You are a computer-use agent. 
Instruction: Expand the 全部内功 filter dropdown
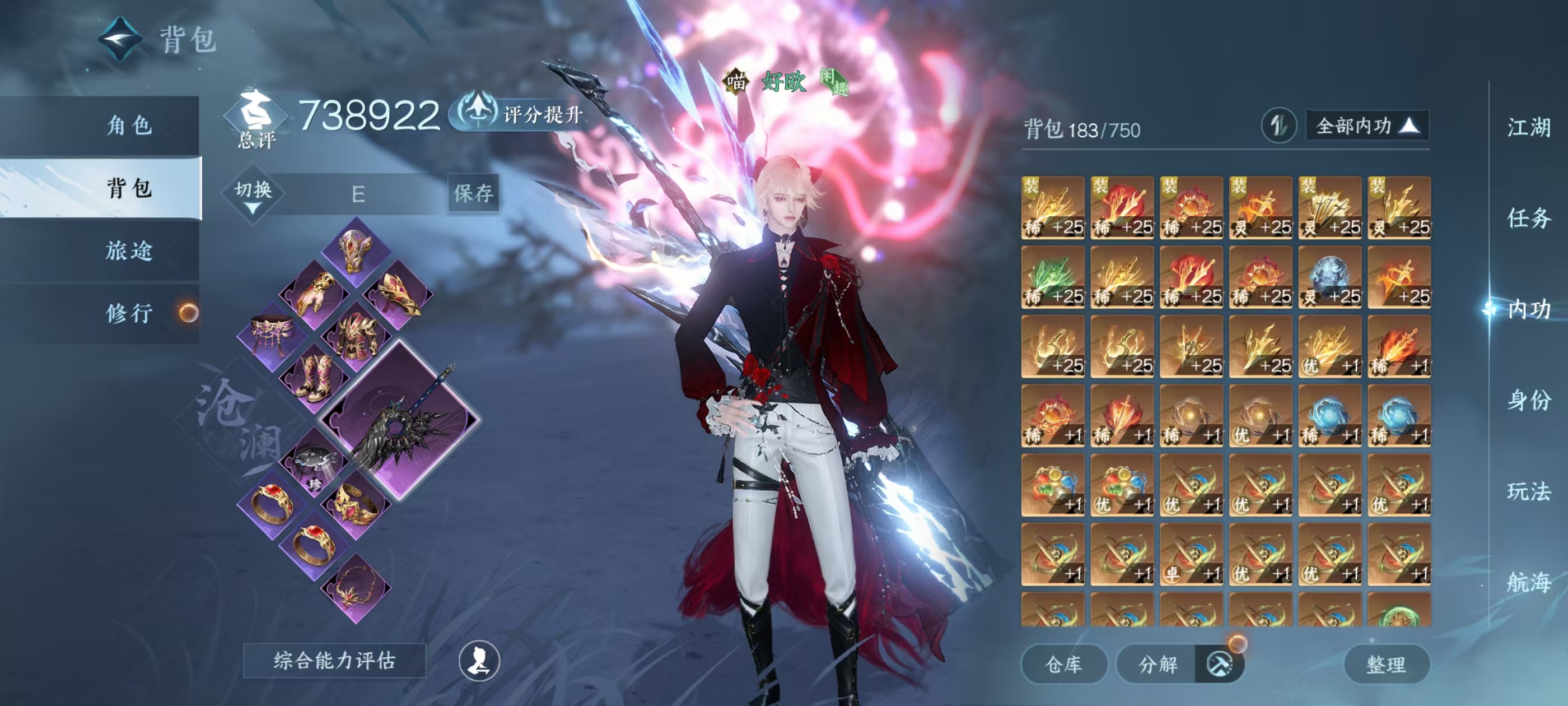tap(1367, 126)
